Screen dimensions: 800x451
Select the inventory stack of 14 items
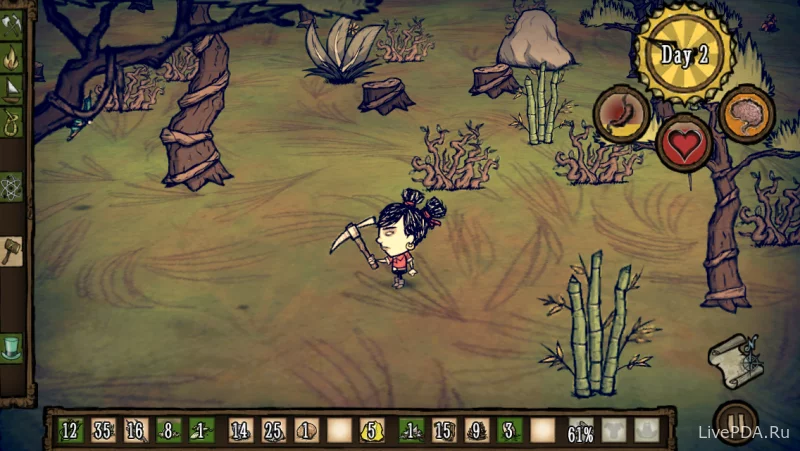[x=240, y=431]
